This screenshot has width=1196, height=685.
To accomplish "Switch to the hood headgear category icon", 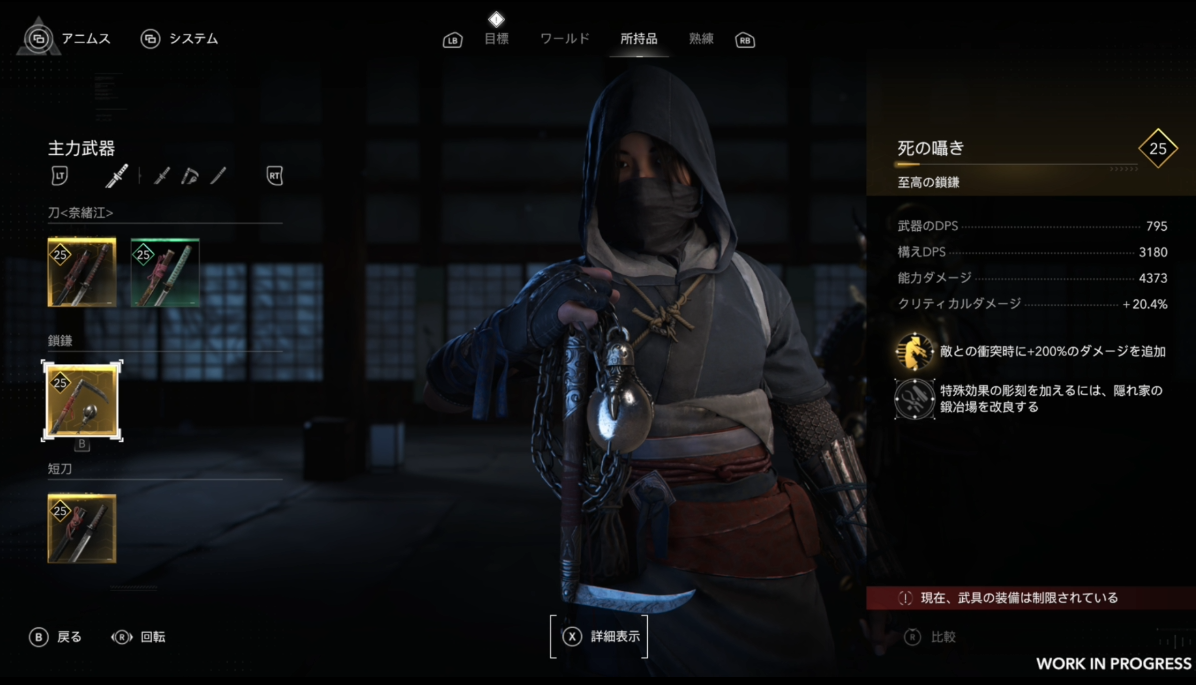I will 190,176.
